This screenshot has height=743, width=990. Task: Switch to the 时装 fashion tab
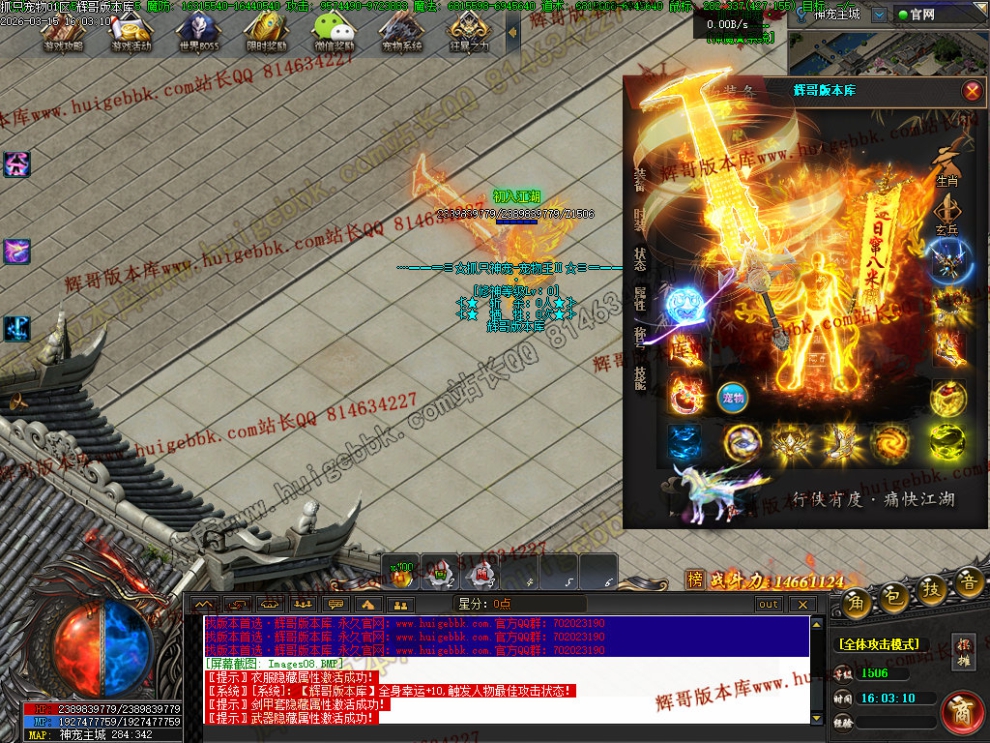[x=639, y=219]
